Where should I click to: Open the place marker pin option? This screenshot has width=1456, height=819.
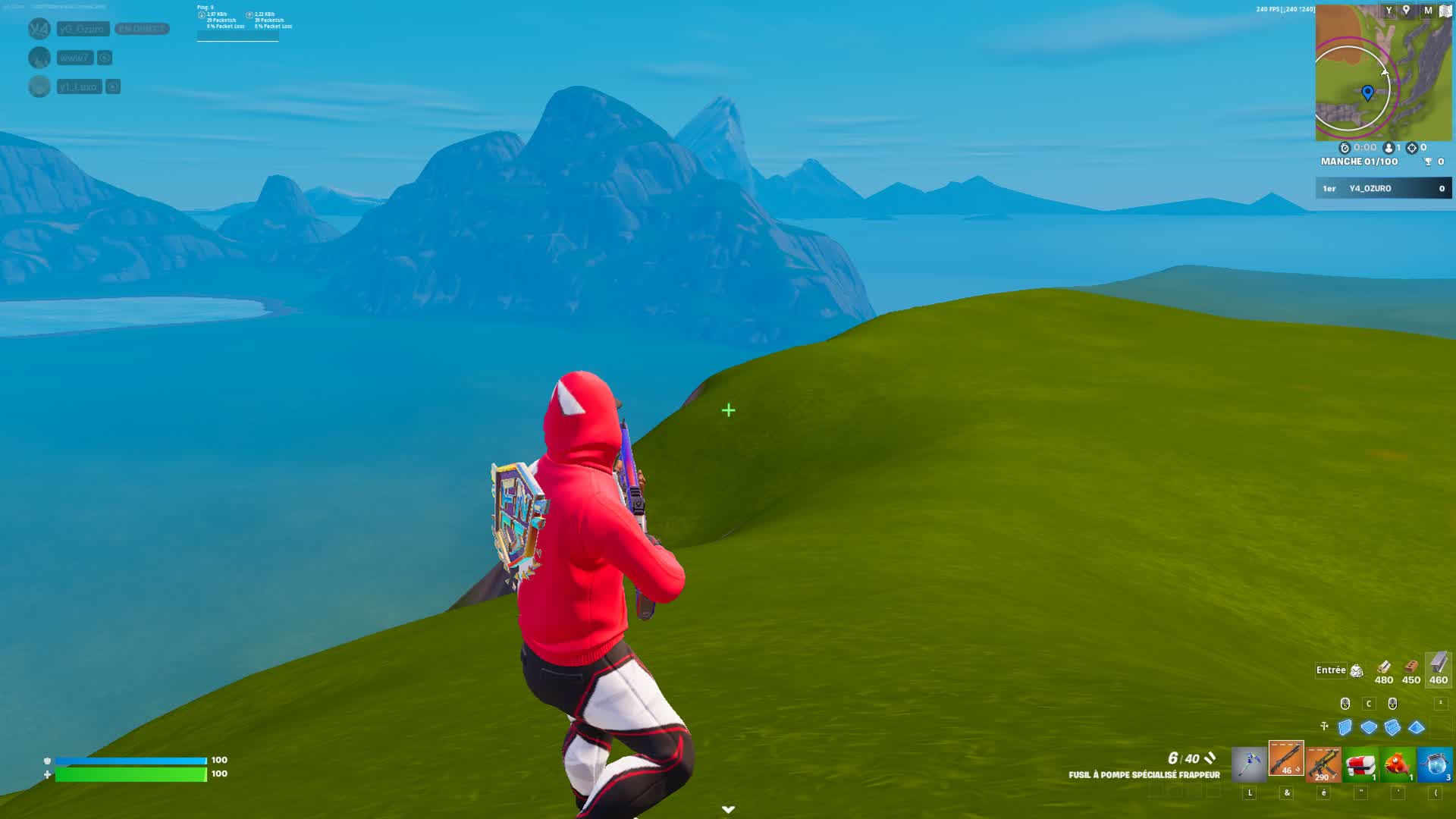pos(1406,10)
